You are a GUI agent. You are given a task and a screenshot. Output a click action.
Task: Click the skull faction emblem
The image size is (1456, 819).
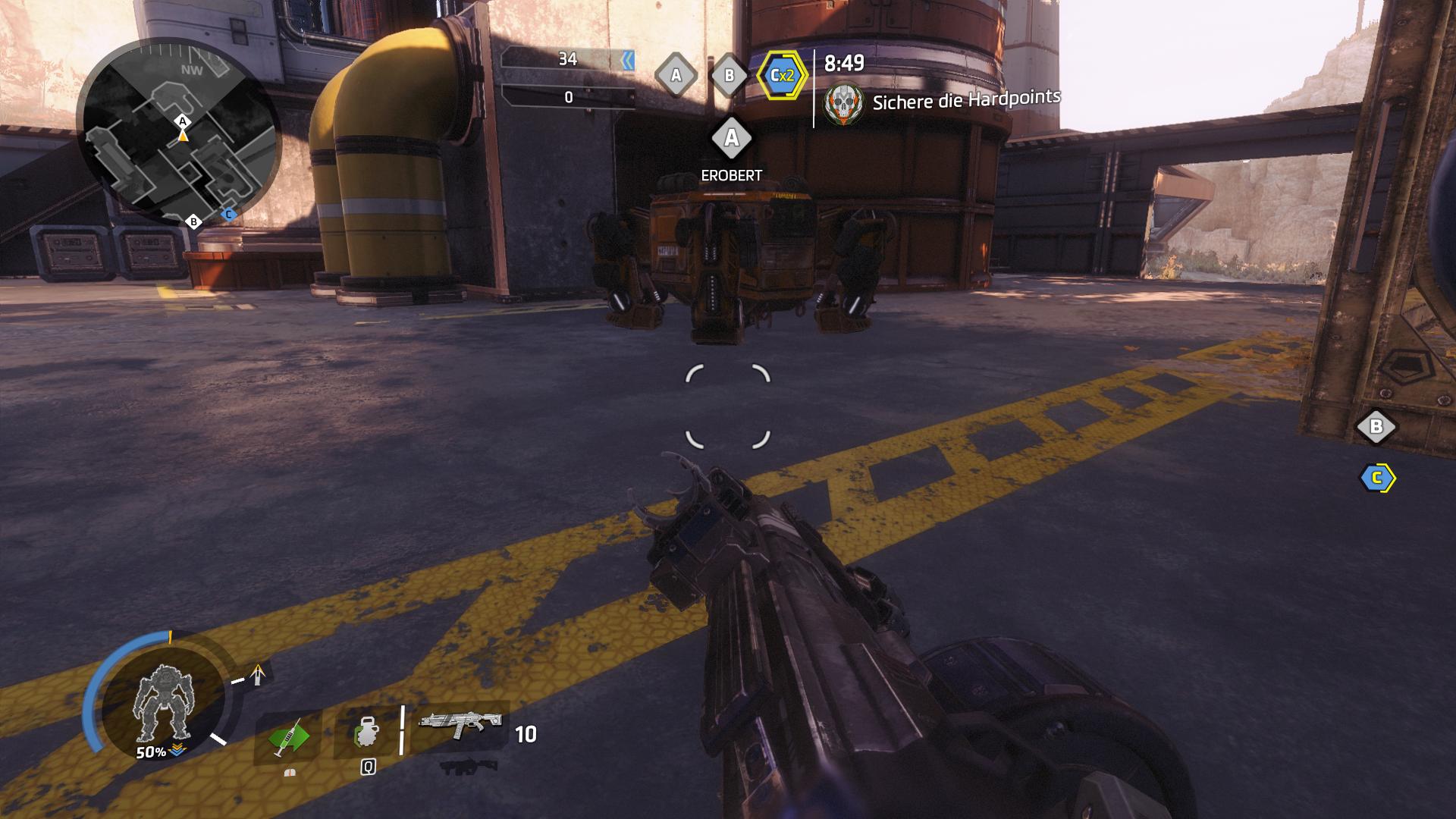pos(843,103)
